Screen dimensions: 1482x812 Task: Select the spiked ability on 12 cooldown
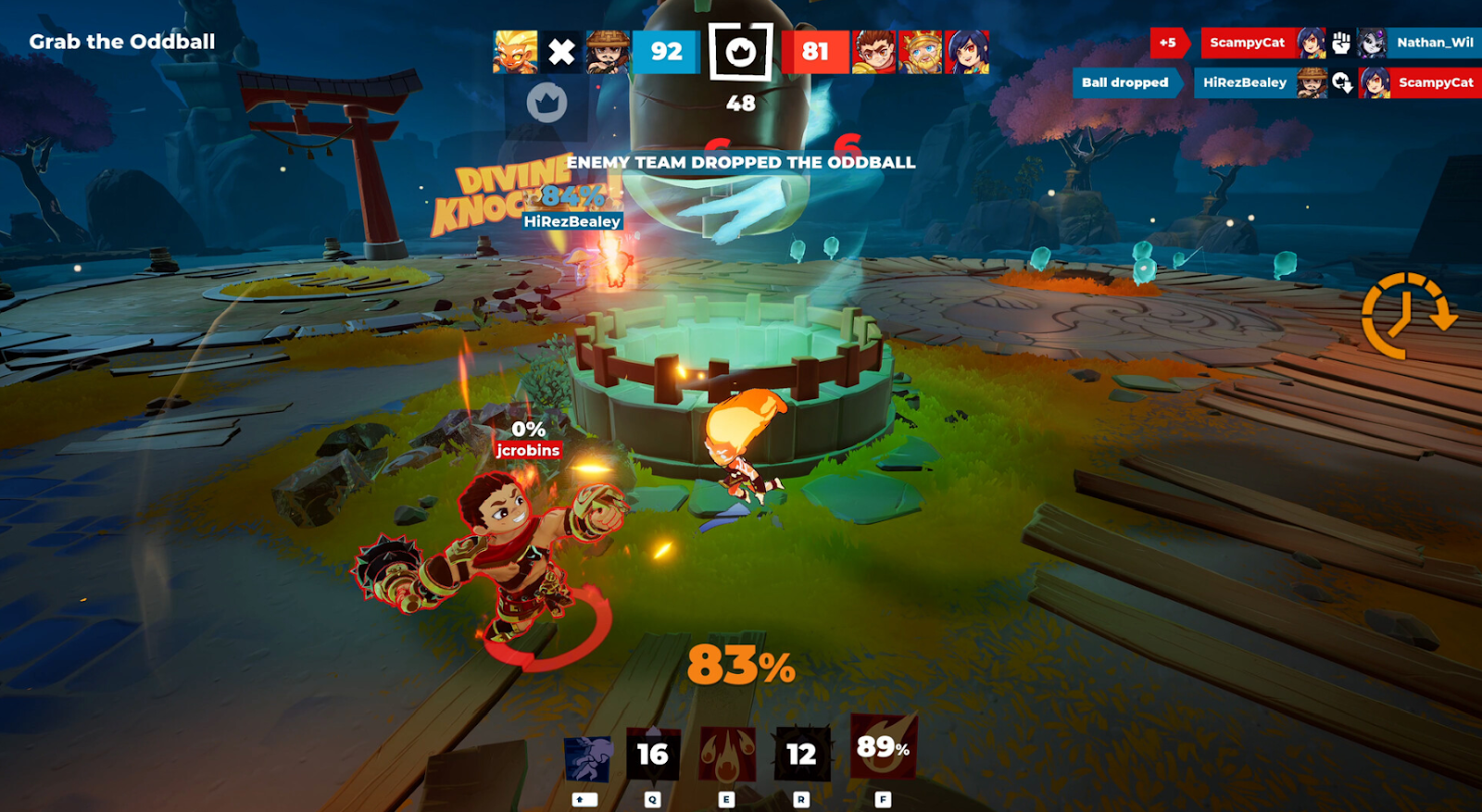[801, 756]
